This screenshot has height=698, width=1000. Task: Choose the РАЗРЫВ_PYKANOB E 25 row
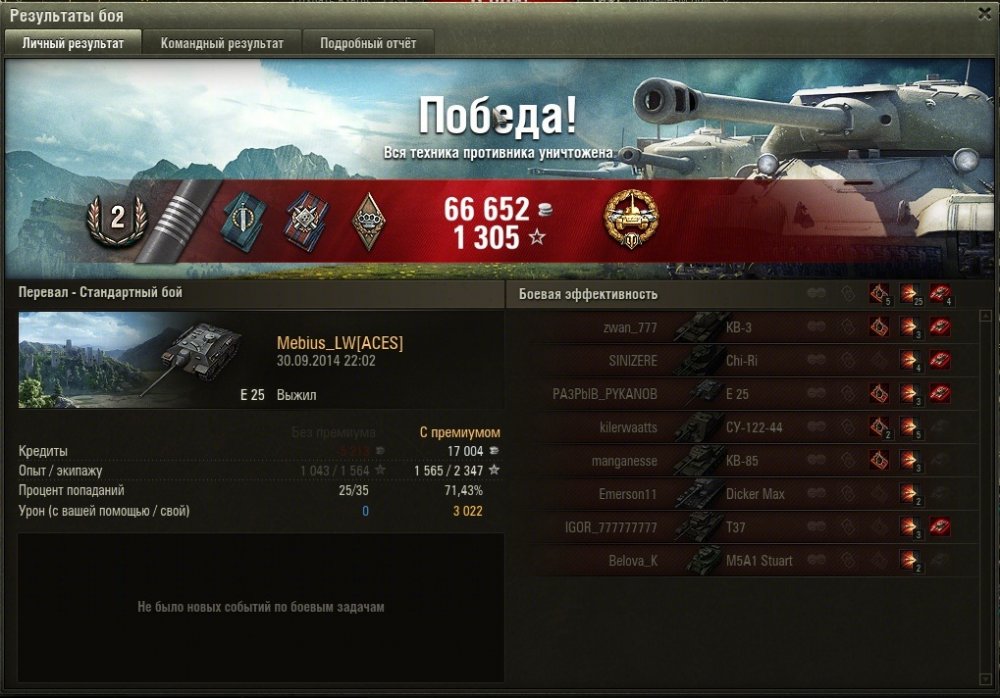[740, 394]
